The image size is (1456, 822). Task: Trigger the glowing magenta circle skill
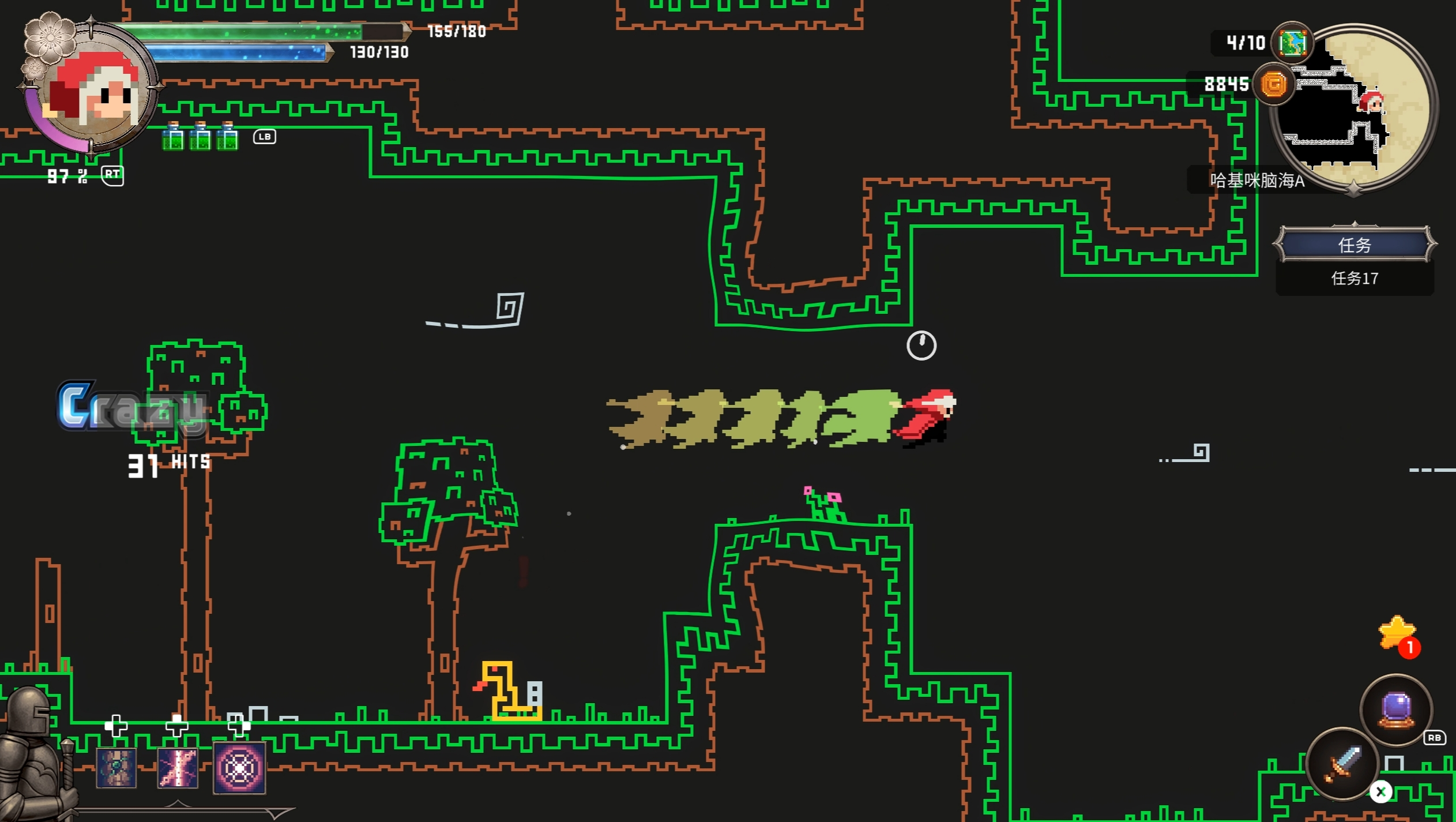[239, 768]
